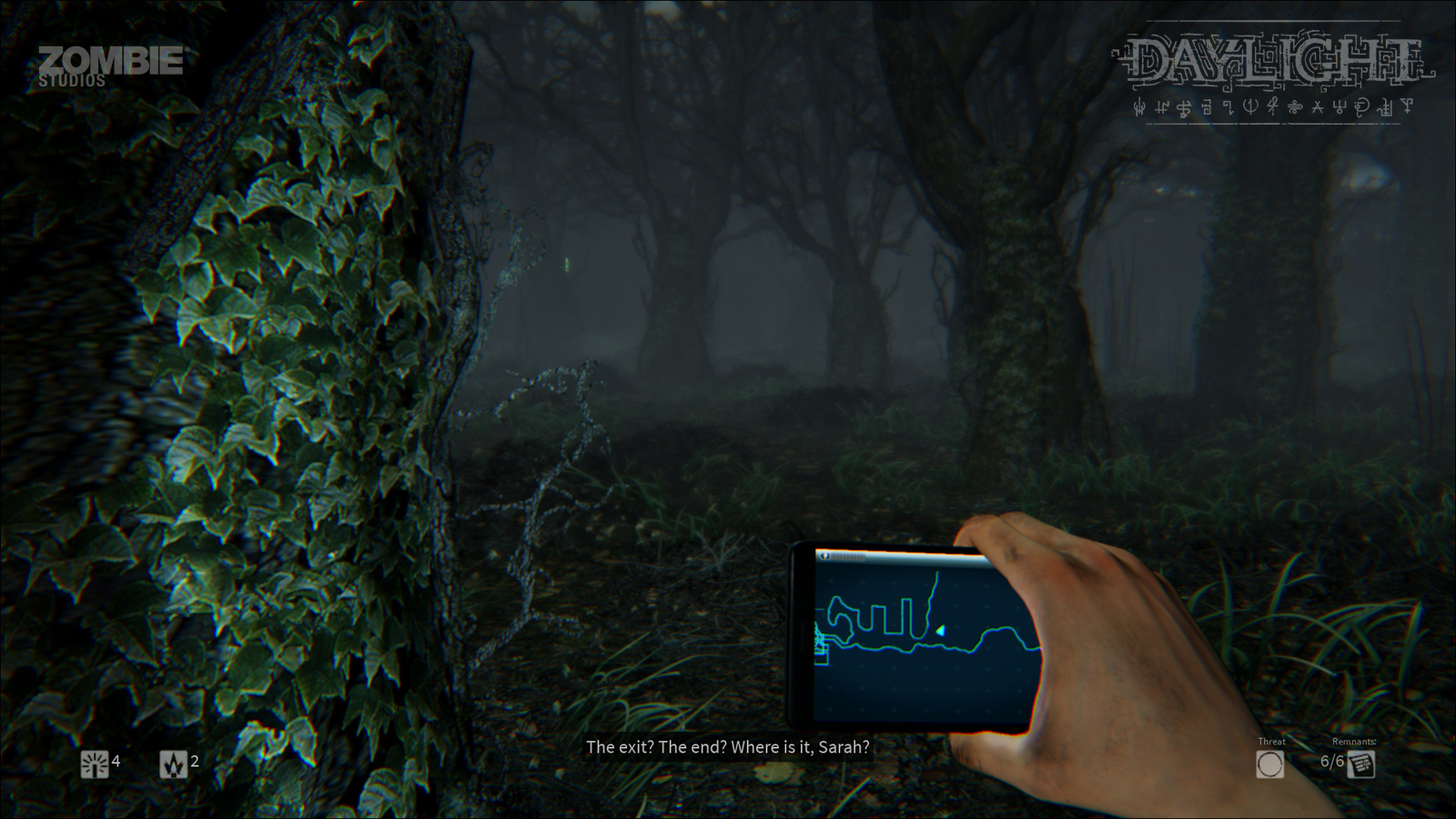Click the Remnants 6/6 counter text
The height and width of the screenshot is (819, 1456).
1331,763
